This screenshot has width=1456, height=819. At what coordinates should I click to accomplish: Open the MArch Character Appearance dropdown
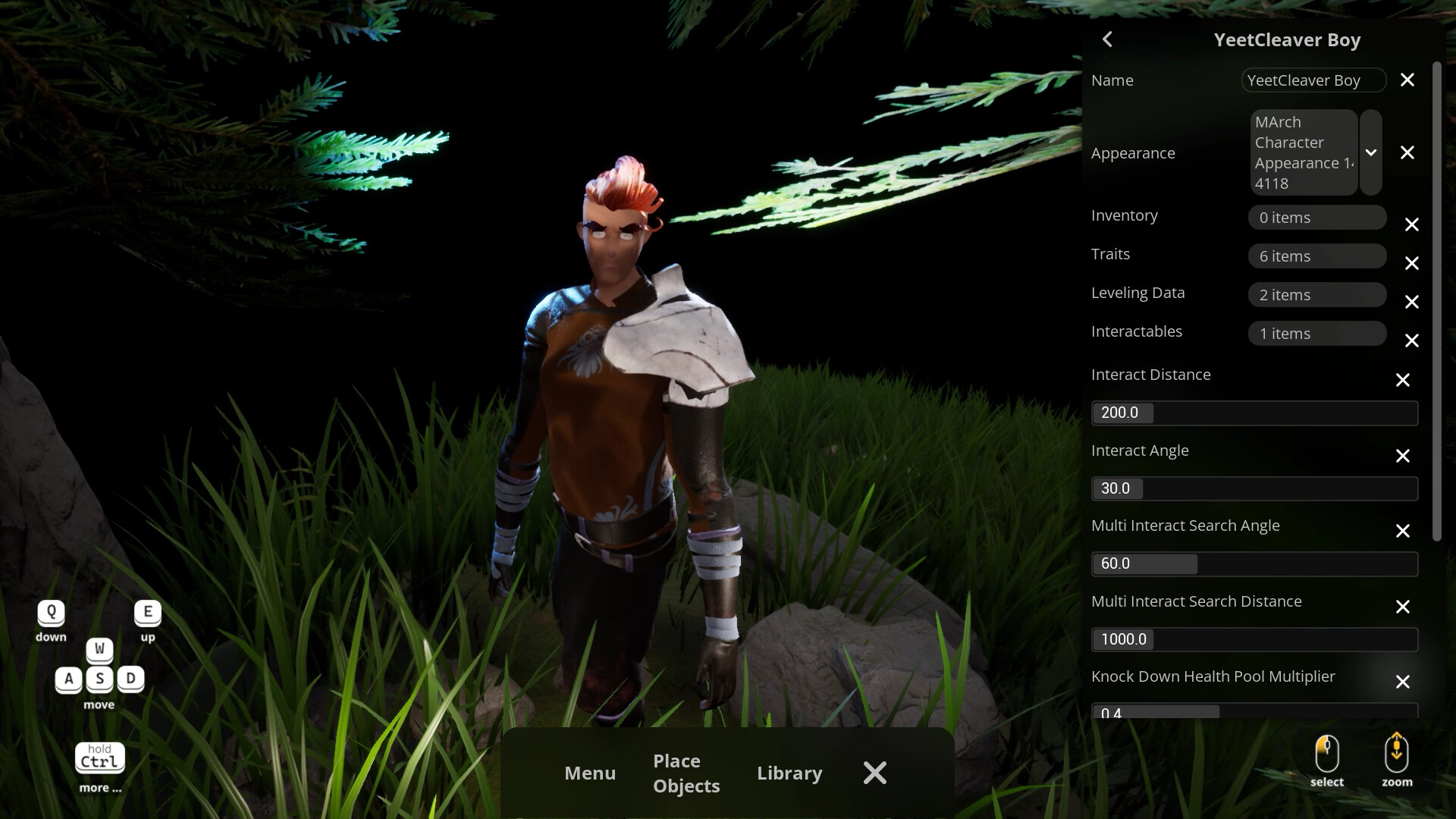click(x=1371, y=152)
